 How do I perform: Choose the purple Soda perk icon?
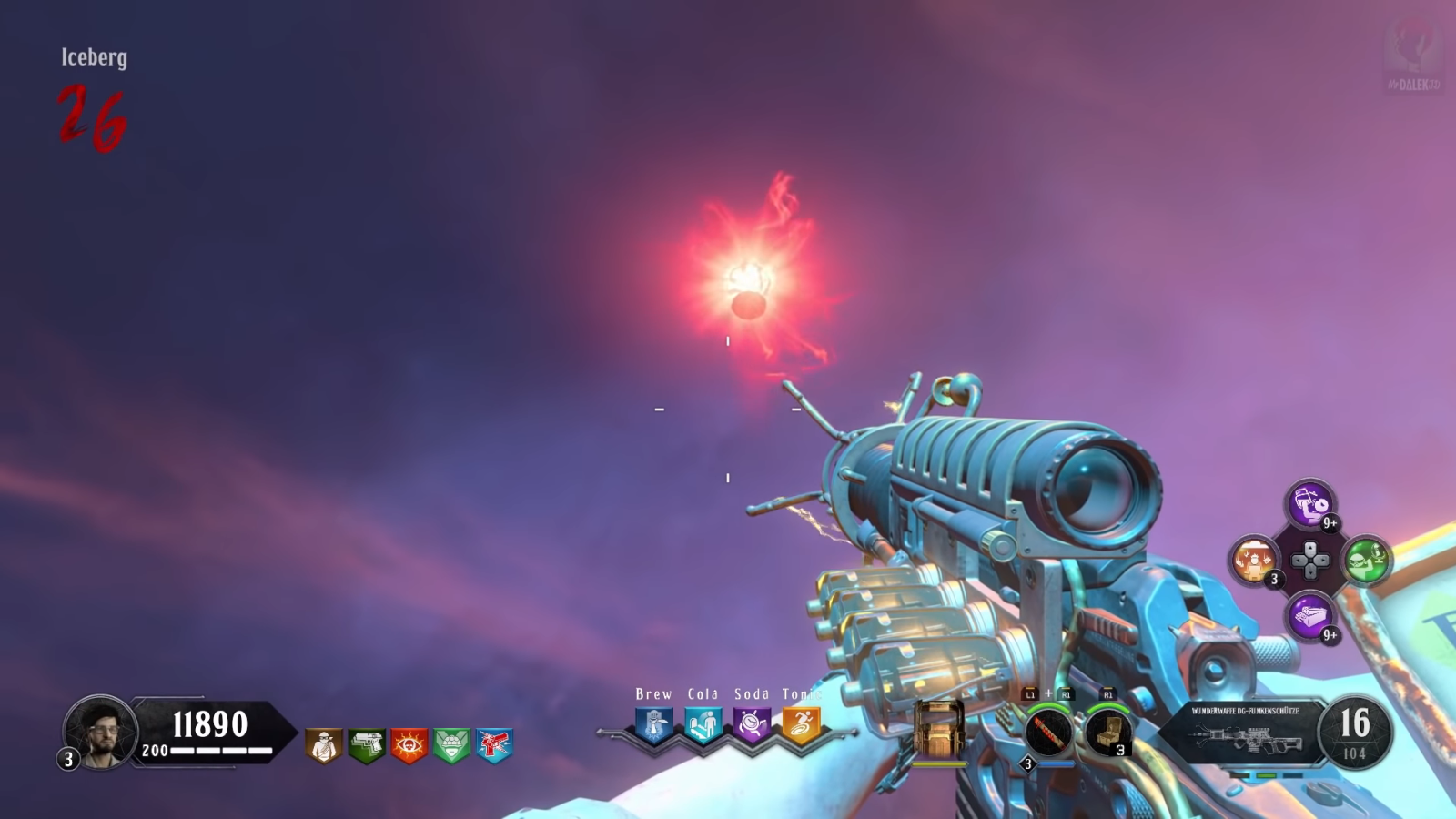click(753, 725)
